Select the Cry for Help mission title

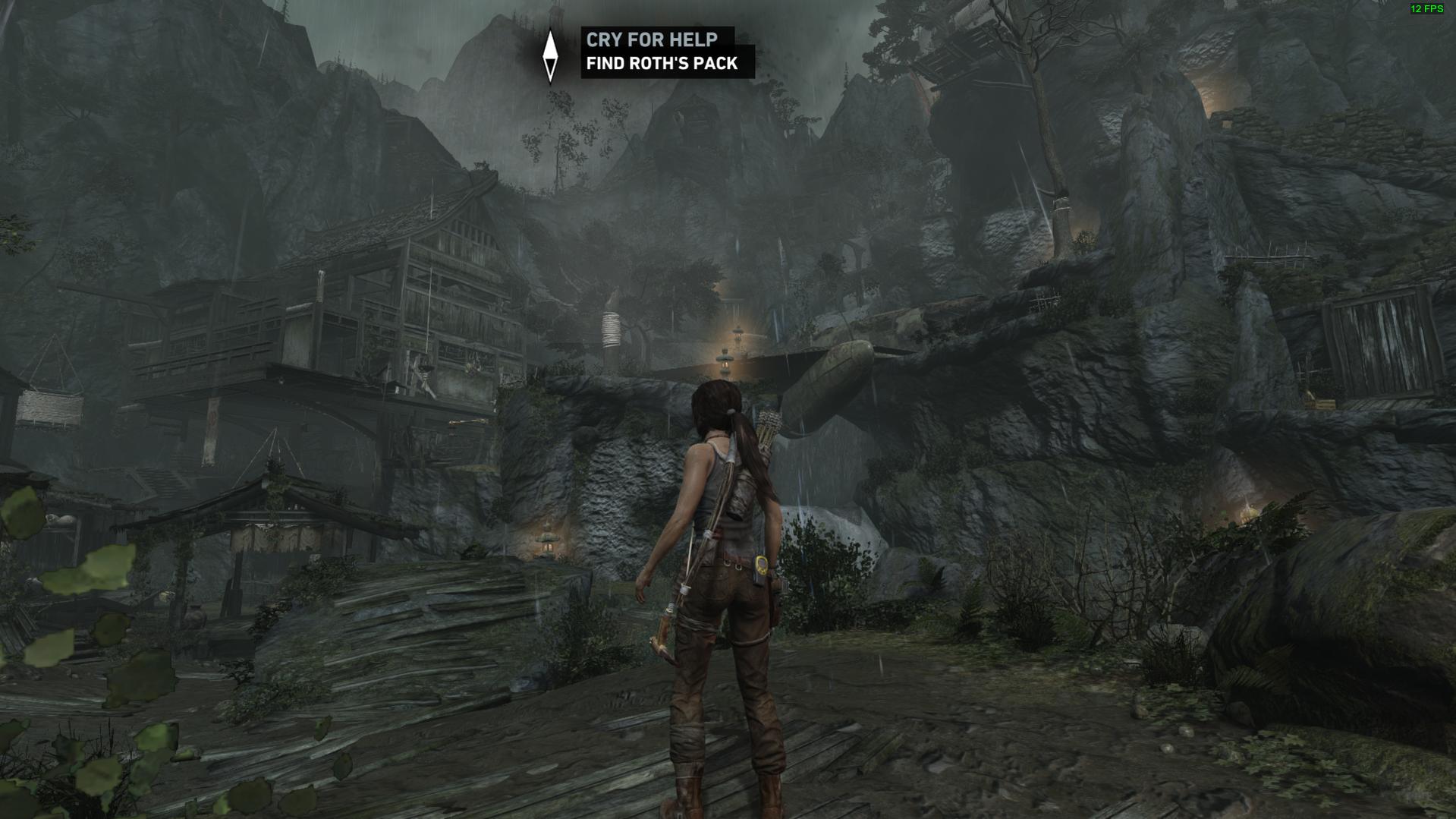tap(652, 39)
